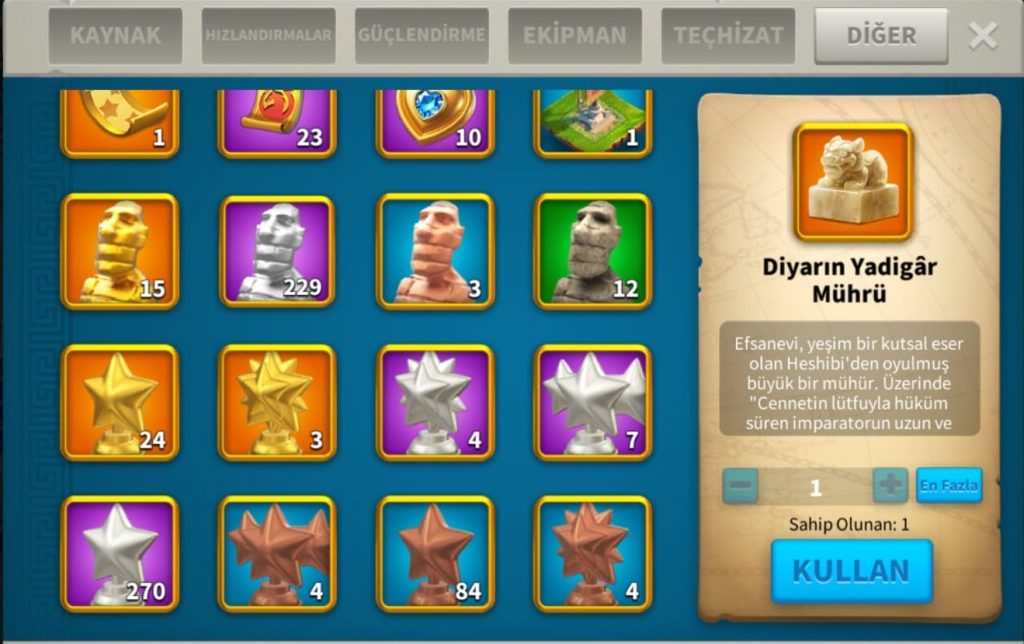This screenshot has width=1024, height=644.
Task: Select the silver star trophy with 270
Action: click(x=120, y=554)
